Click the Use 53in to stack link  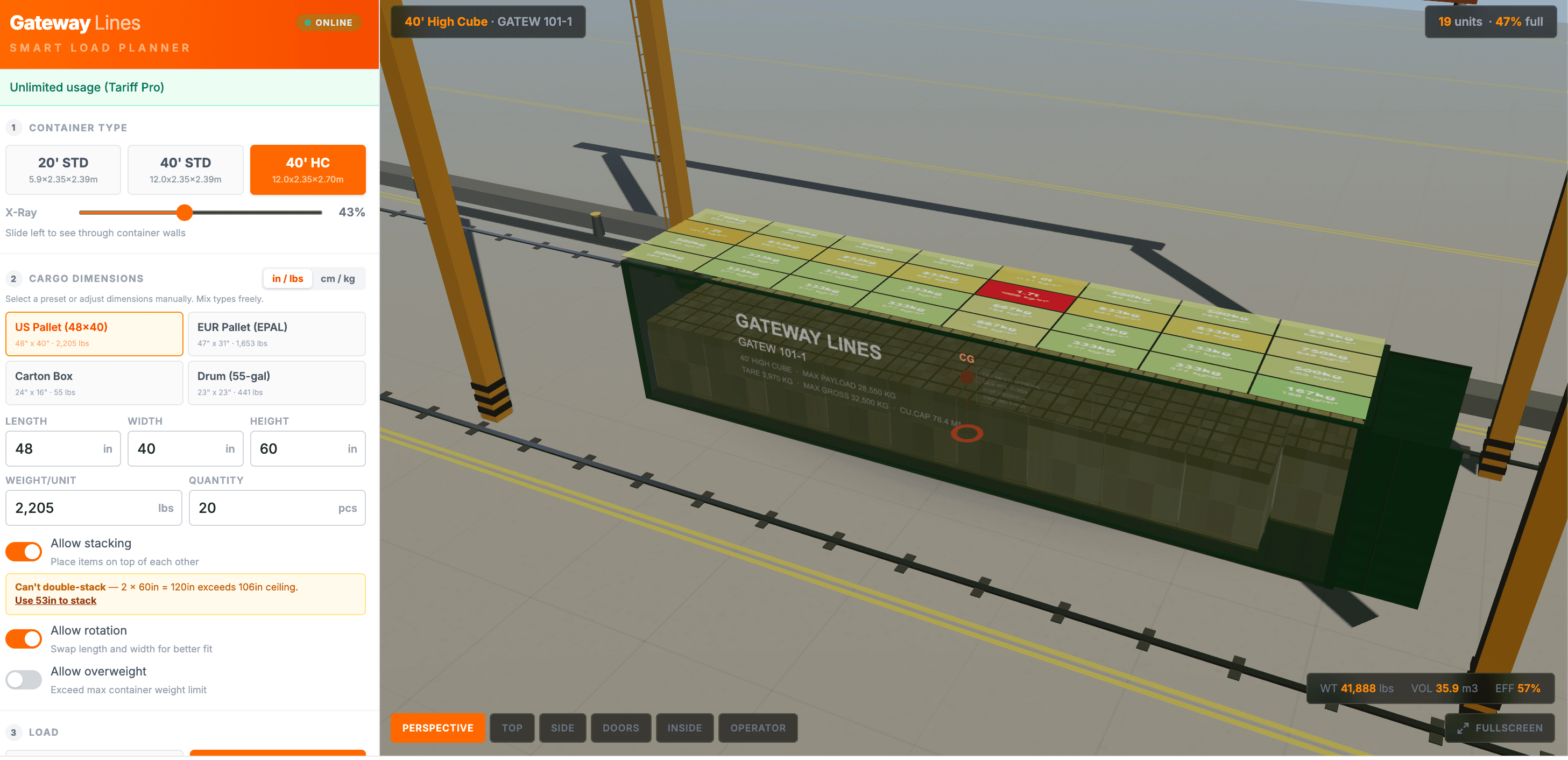coord(55,601)
